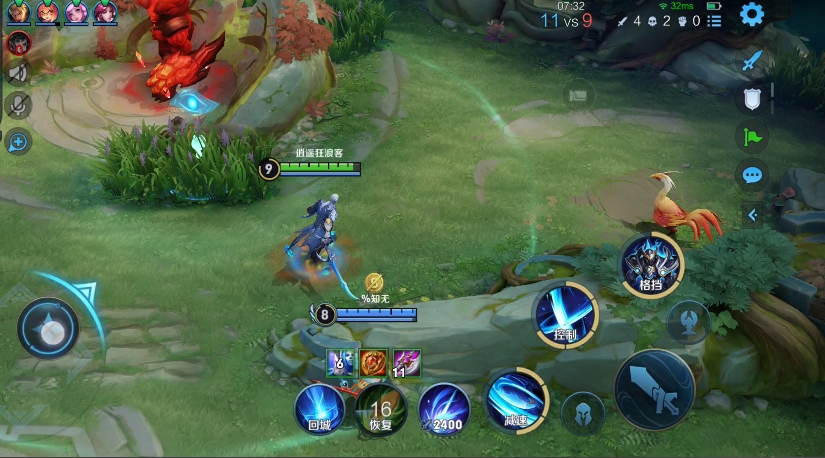This screenshot has height=458, width=825.
Task: Tap the magnifier plus chat icon
Action: 18,142
